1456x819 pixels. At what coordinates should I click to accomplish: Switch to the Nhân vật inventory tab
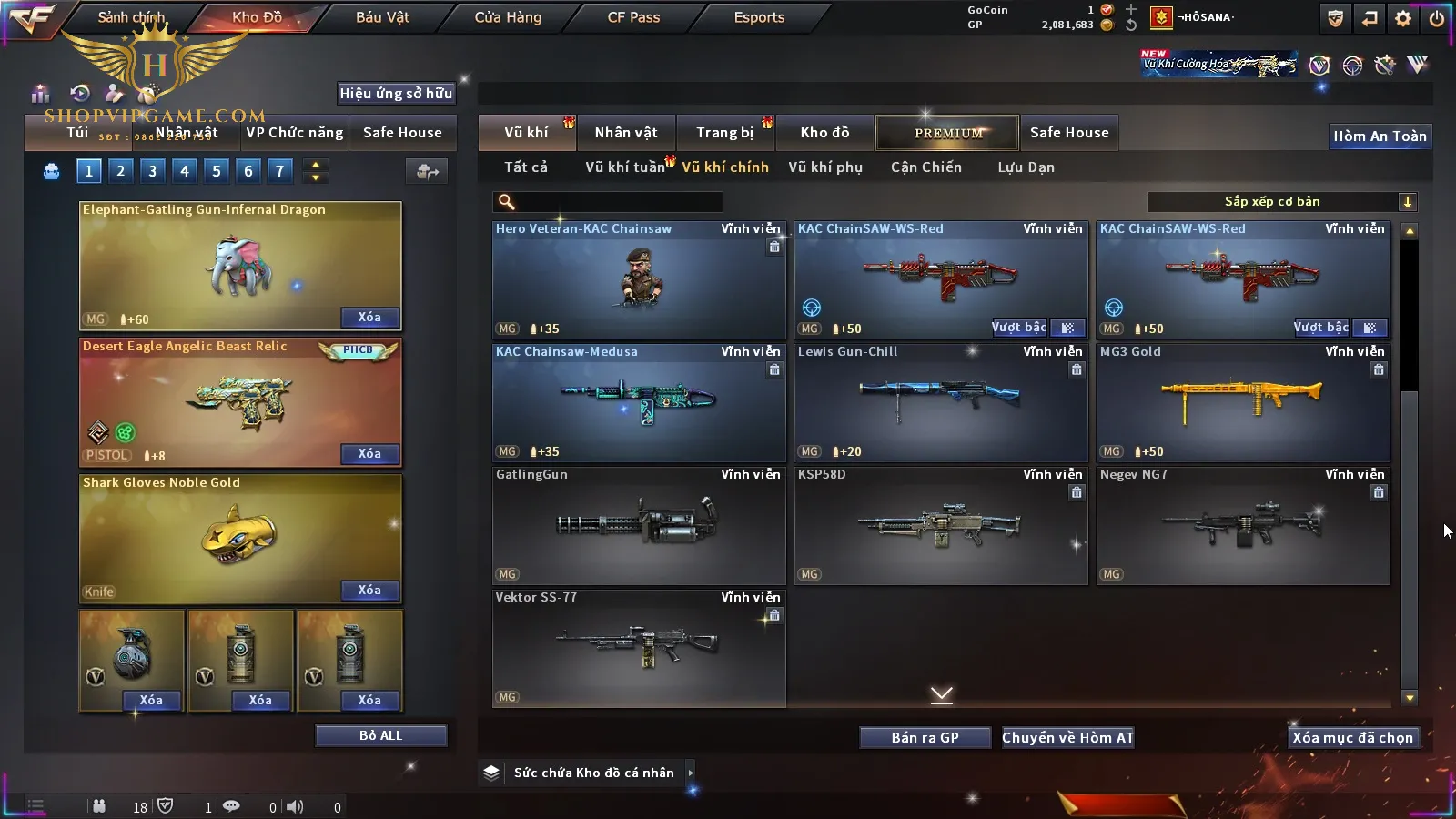point(626,133)
